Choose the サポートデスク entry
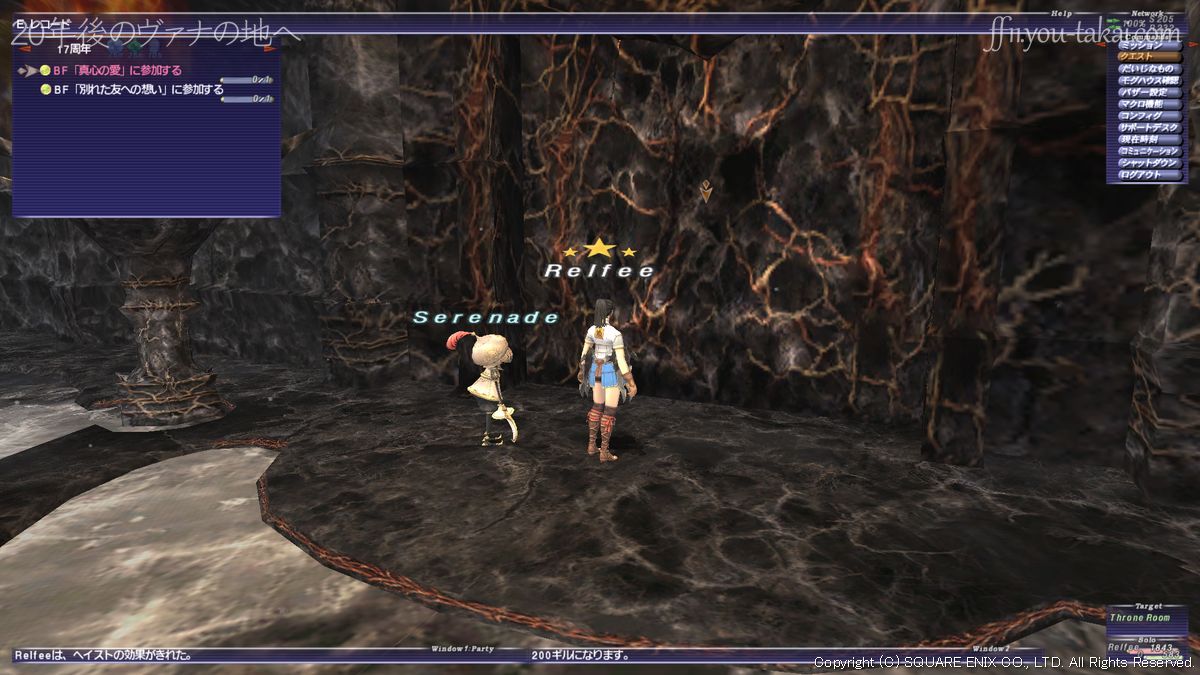The image size is (1200, 675). coord(1146,128)
